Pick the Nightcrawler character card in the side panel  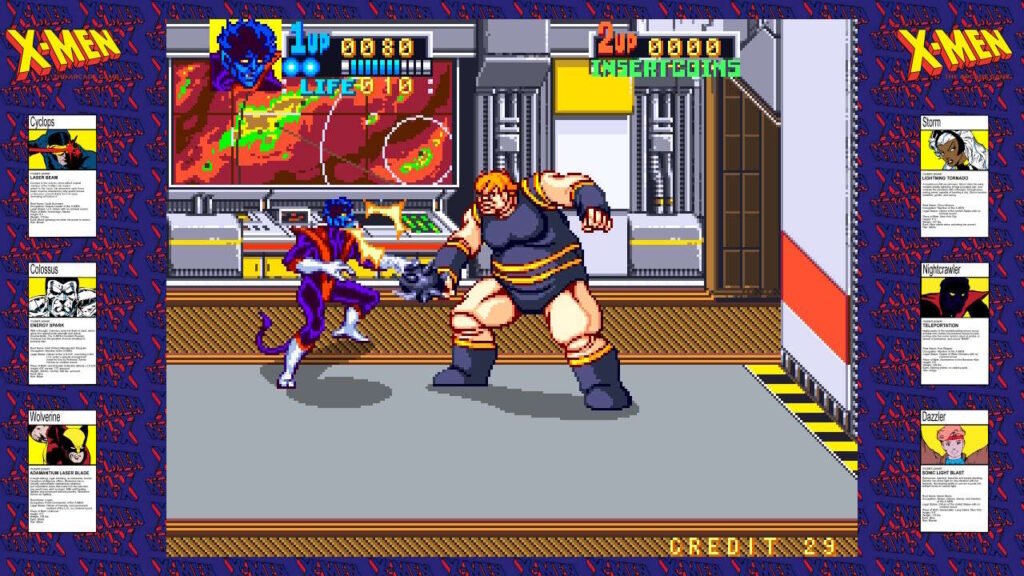pos(954,324)
